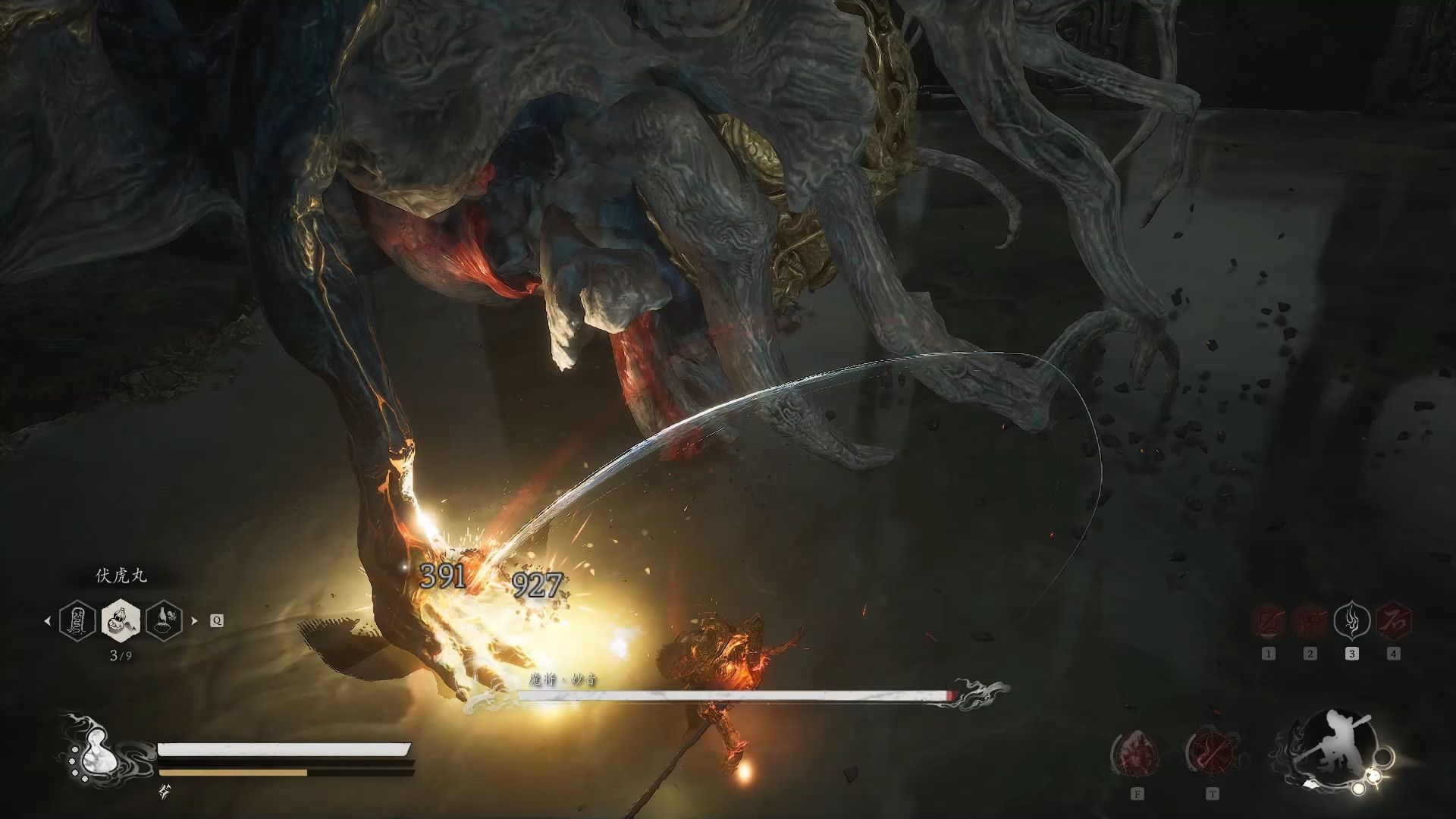Select the highlighted 伏虎丸 pill slot

(x=120, y=620)
